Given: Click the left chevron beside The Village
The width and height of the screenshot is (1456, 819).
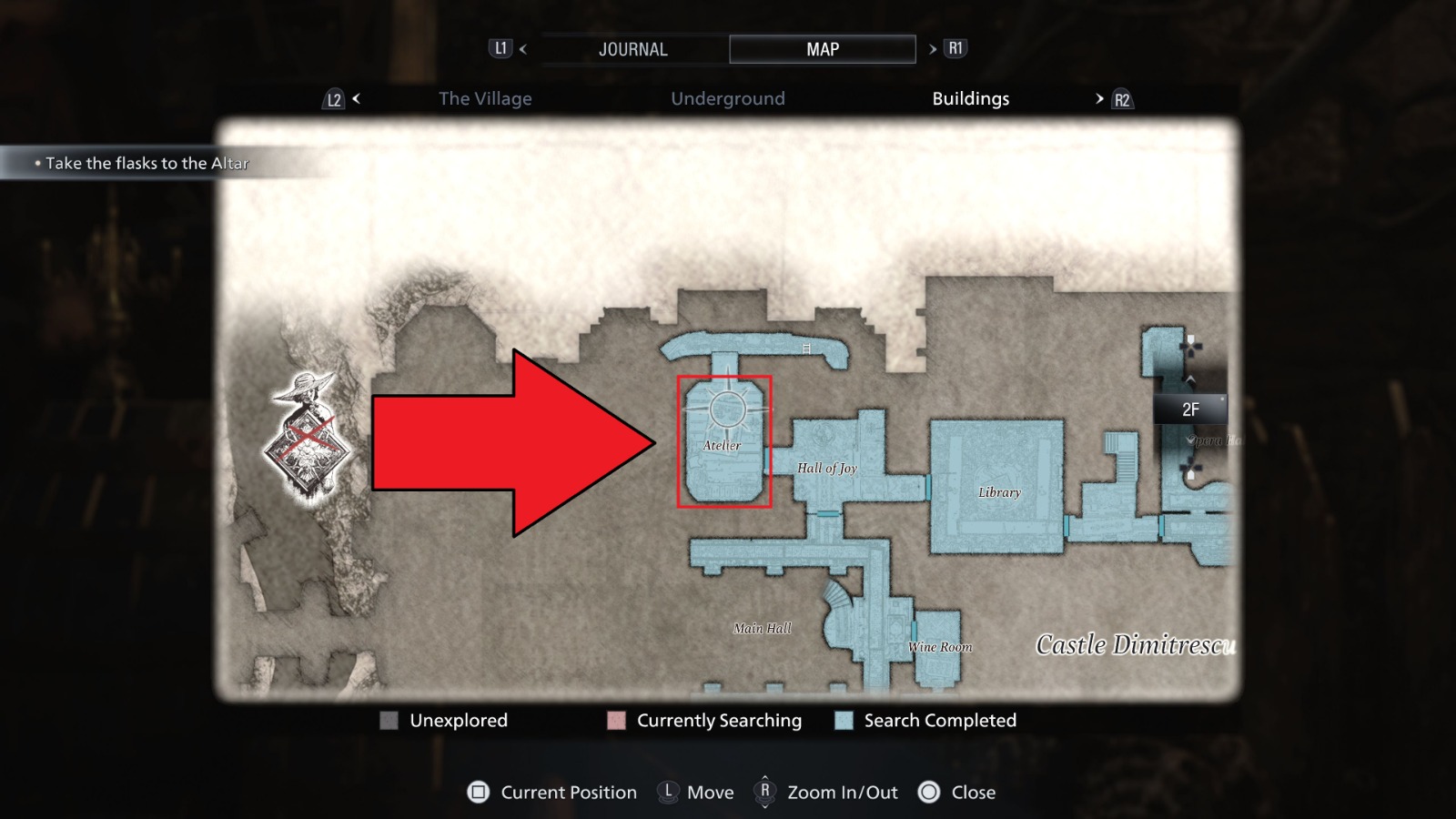Looking at the screenshot, I should pyautogui.click(x=355, y=98).
